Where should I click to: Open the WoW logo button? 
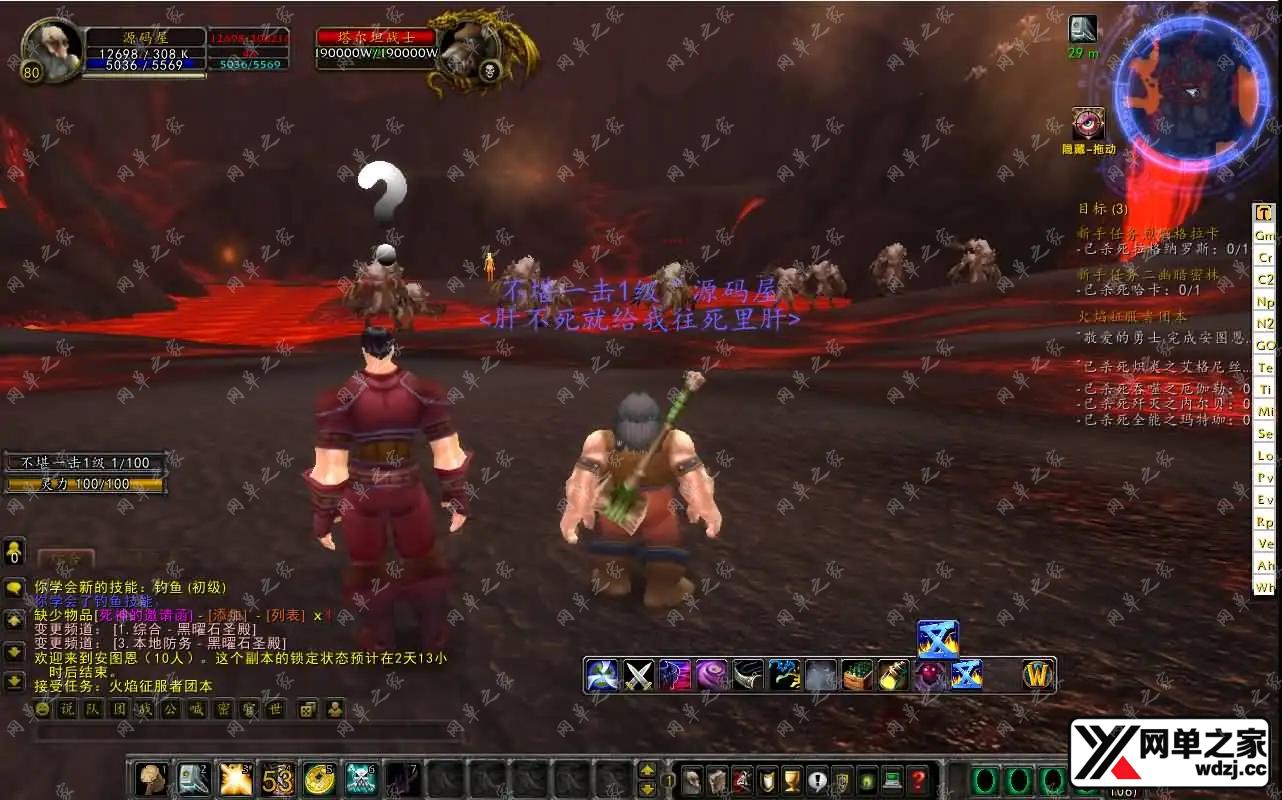(x=1039, y=676)
